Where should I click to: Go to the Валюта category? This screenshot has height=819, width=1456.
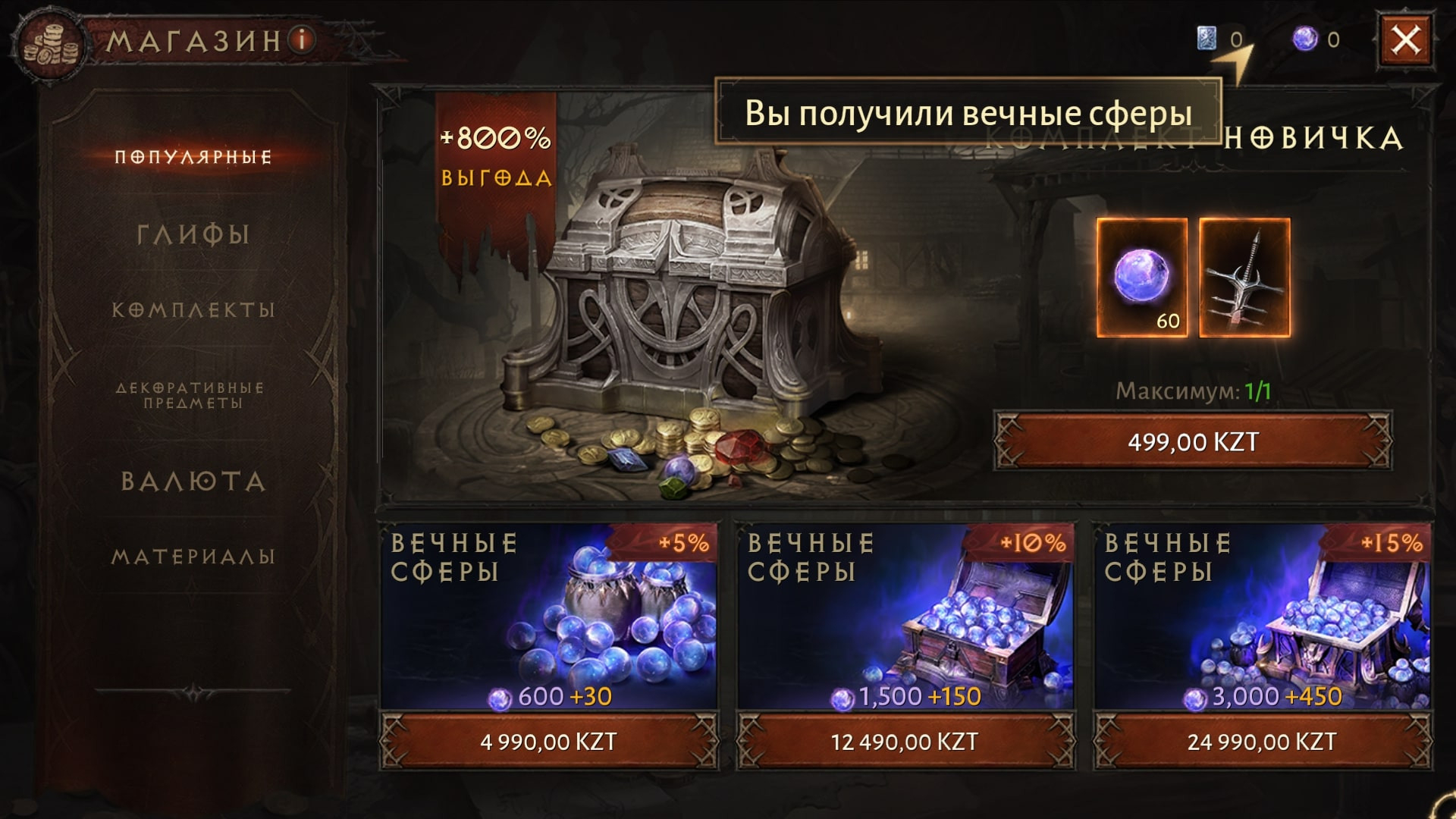click(193, 482)
